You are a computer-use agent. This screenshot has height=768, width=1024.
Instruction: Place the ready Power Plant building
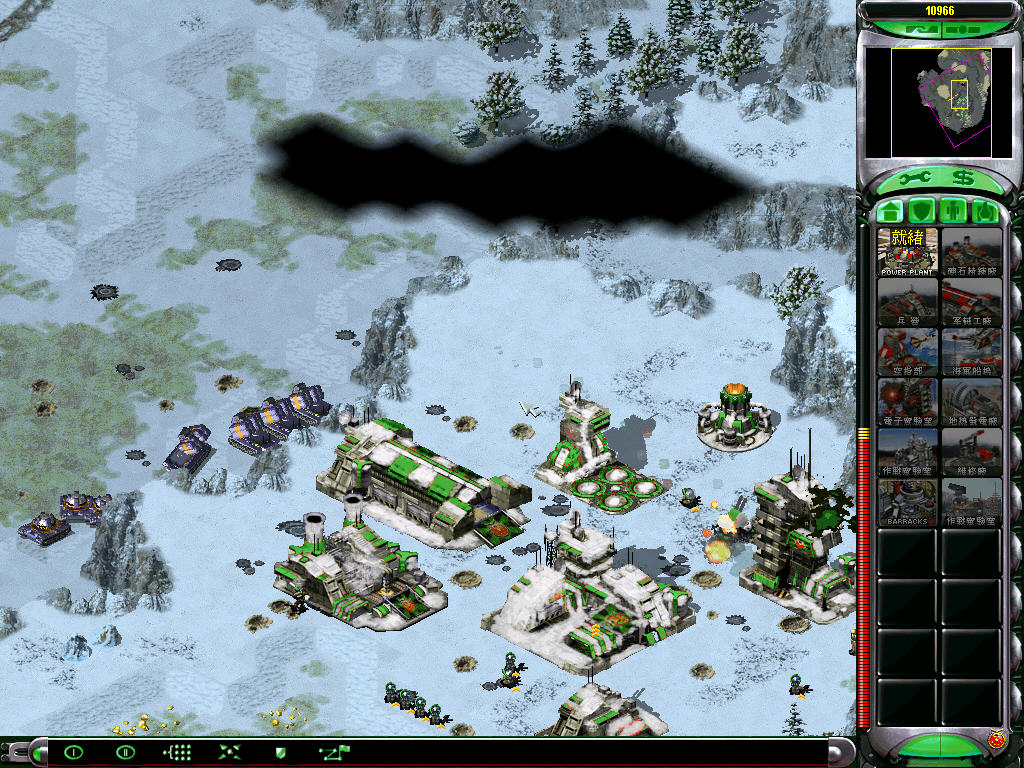(x=908, y=252)
